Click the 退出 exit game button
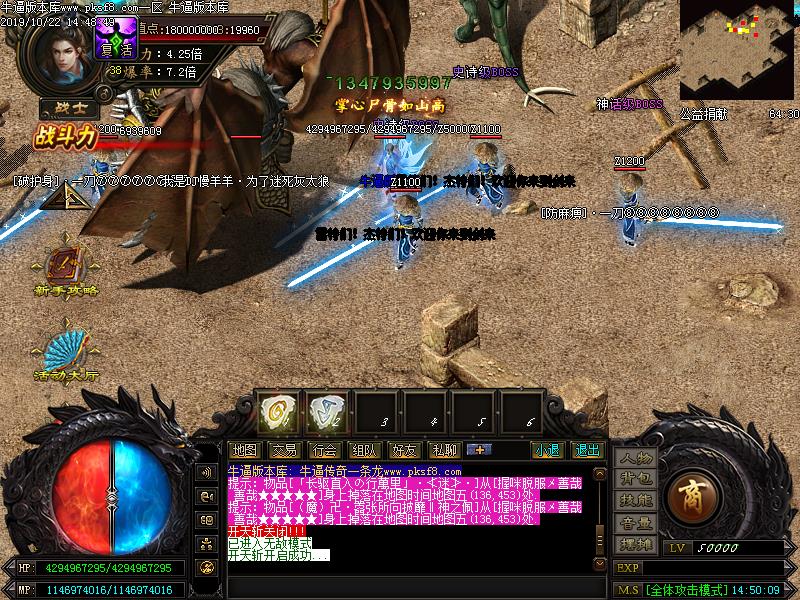 click(x=588, y=450)
